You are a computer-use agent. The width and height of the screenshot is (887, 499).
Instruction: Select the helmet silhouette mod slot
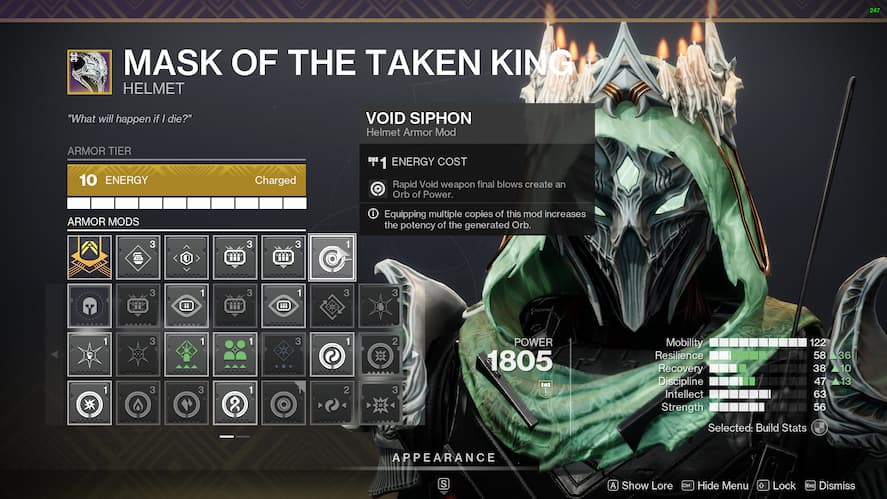(x=89, y=306)
